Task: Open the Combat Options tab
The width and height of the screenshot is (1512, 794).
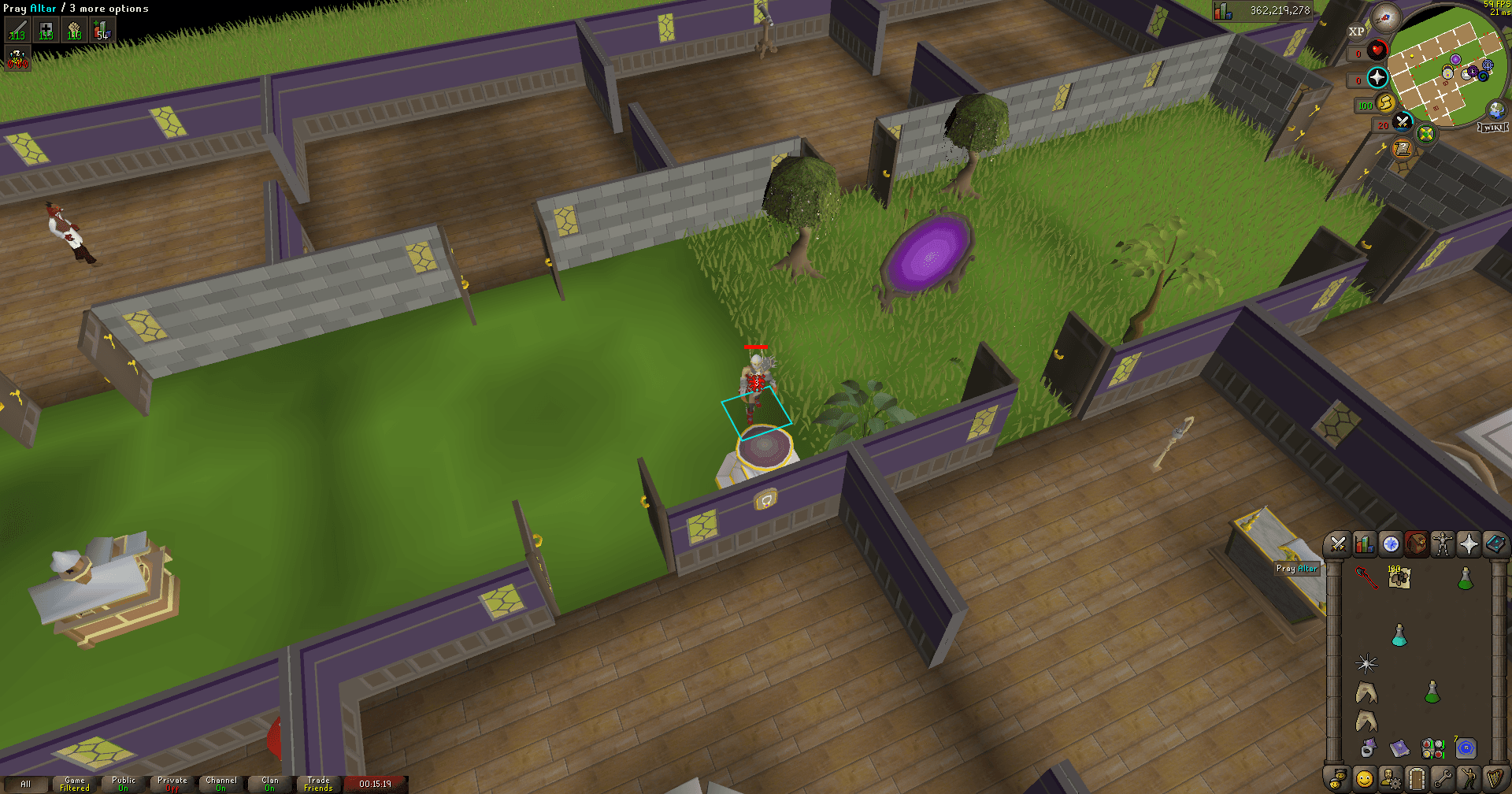Action: click(1336, 542)
